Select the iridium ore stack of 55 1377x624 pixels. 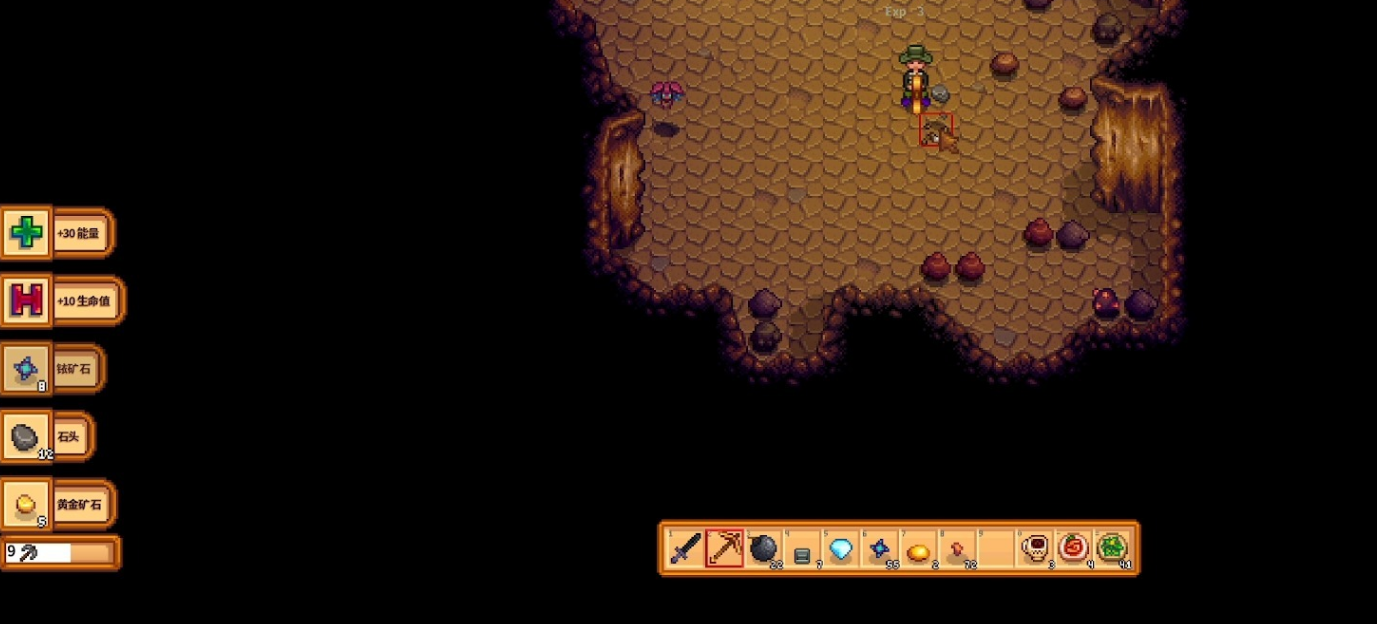click(880, 548)
